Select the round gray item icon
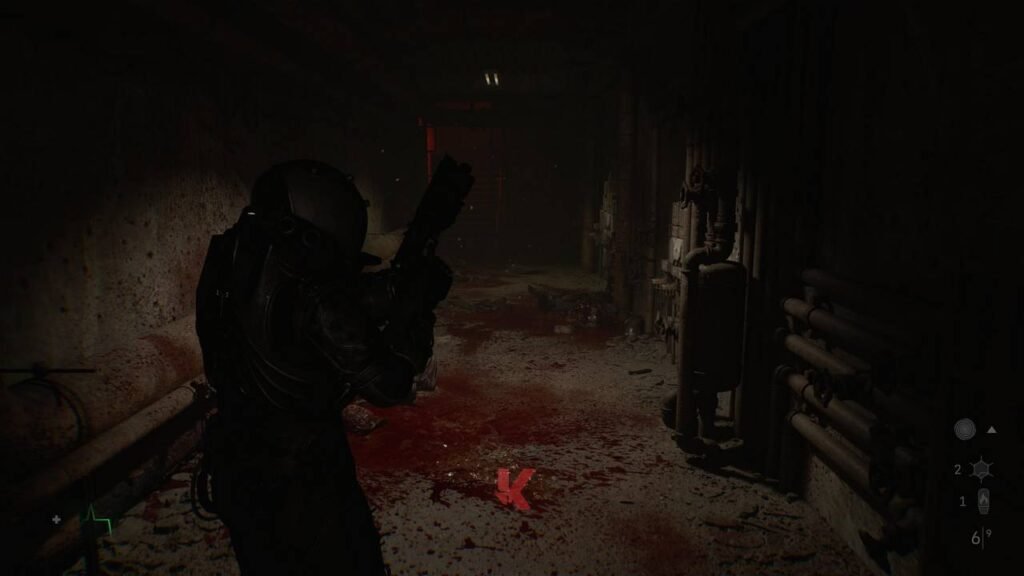Viewport: 1024px width, 576px height. [964, 430]
